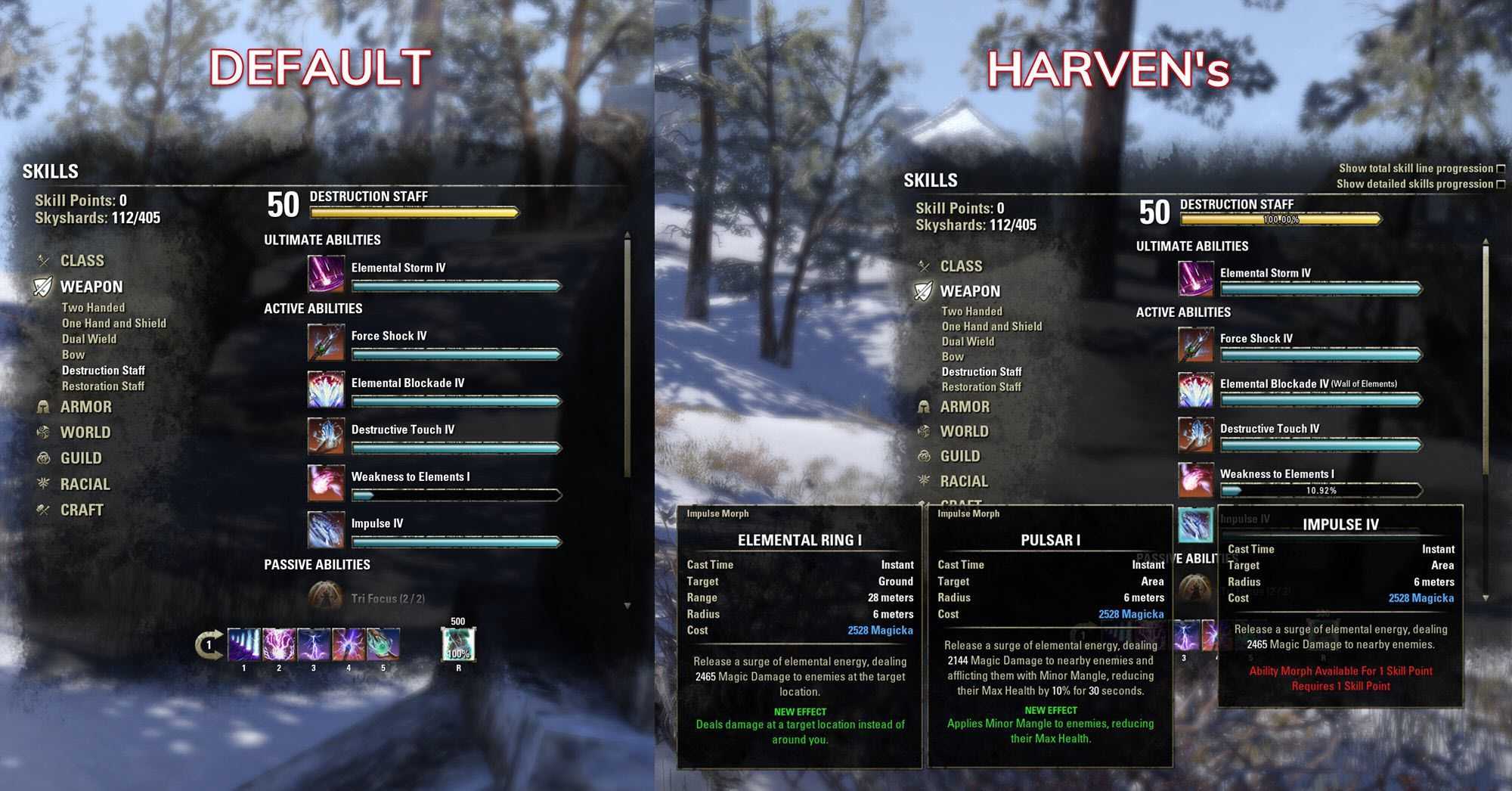
Task: Open the Class category in the DEFAULT panel
Action: [x=82, y=261]
